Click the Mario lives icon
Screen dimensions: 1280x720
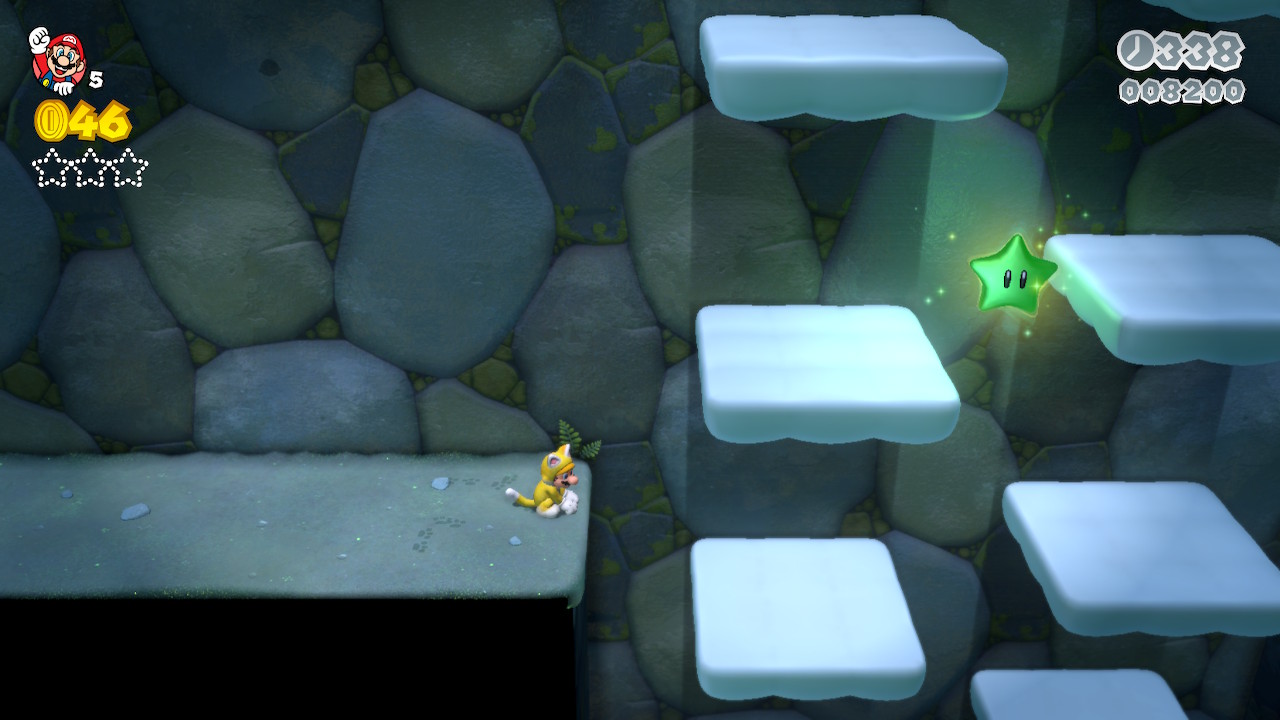click(x=58, y=59)
